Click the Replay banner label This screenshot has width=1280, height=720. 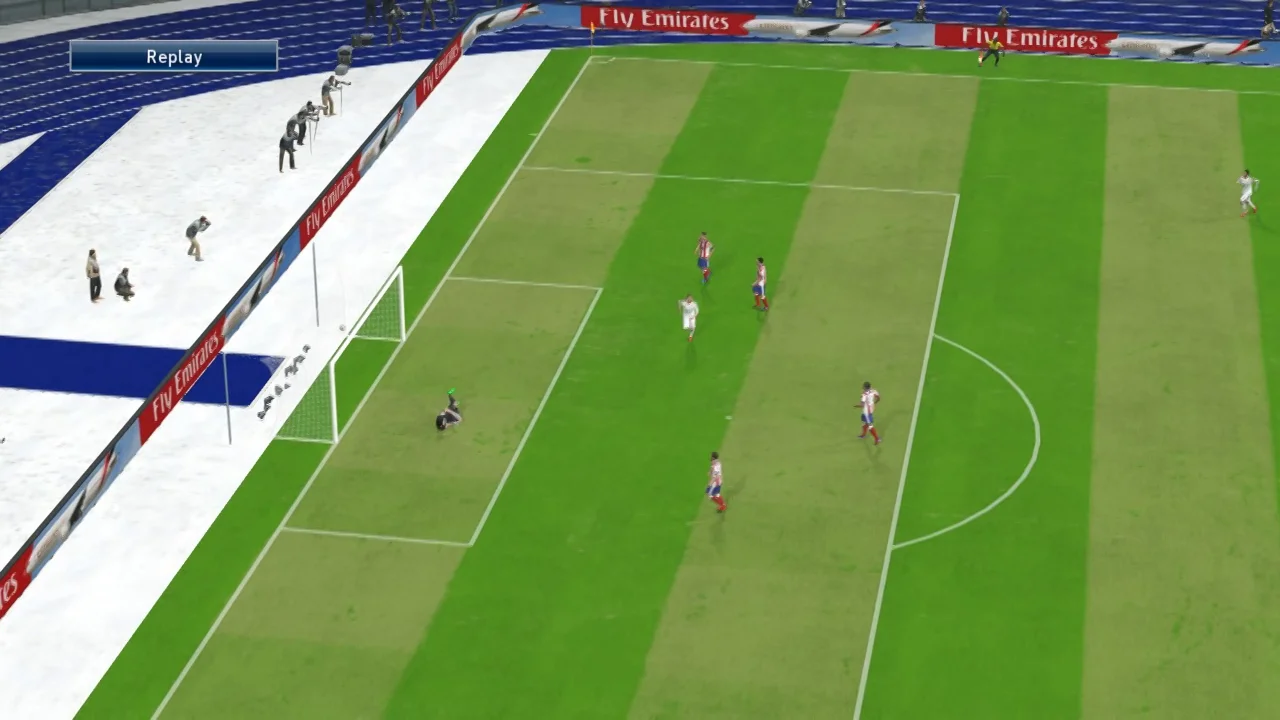point(174,57)
